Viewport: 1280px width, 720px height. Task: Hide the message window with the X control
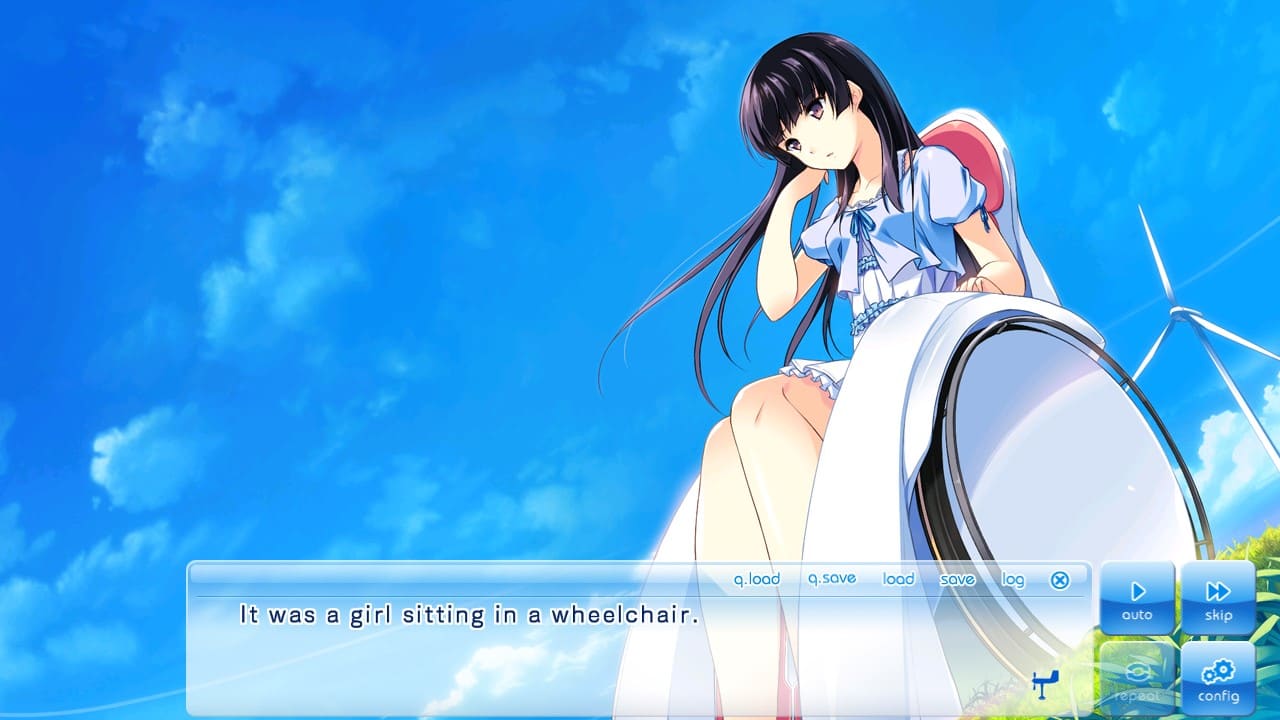point(1059,579)
